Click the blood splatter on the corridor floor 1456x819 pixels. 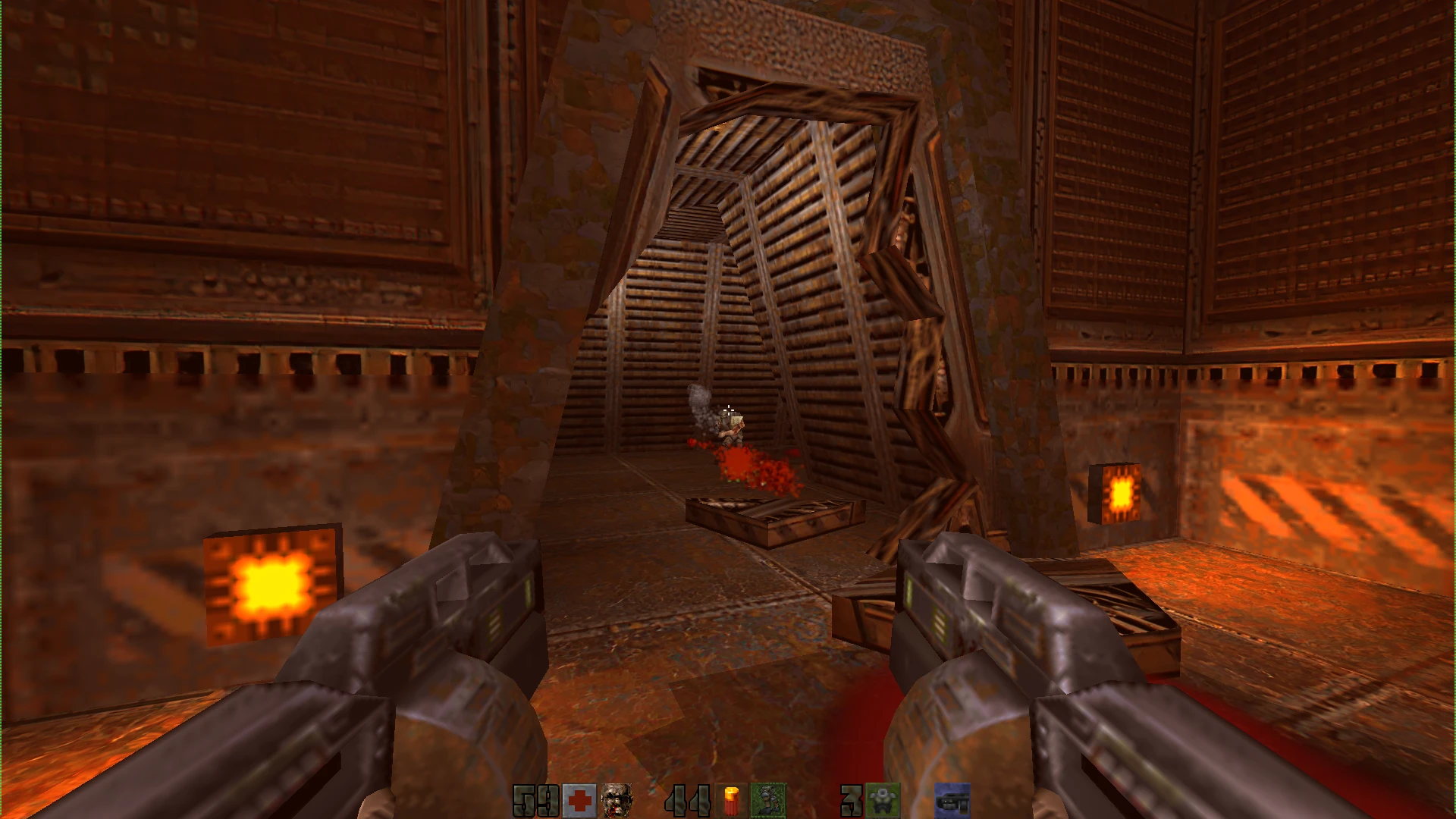pos(747,463)
